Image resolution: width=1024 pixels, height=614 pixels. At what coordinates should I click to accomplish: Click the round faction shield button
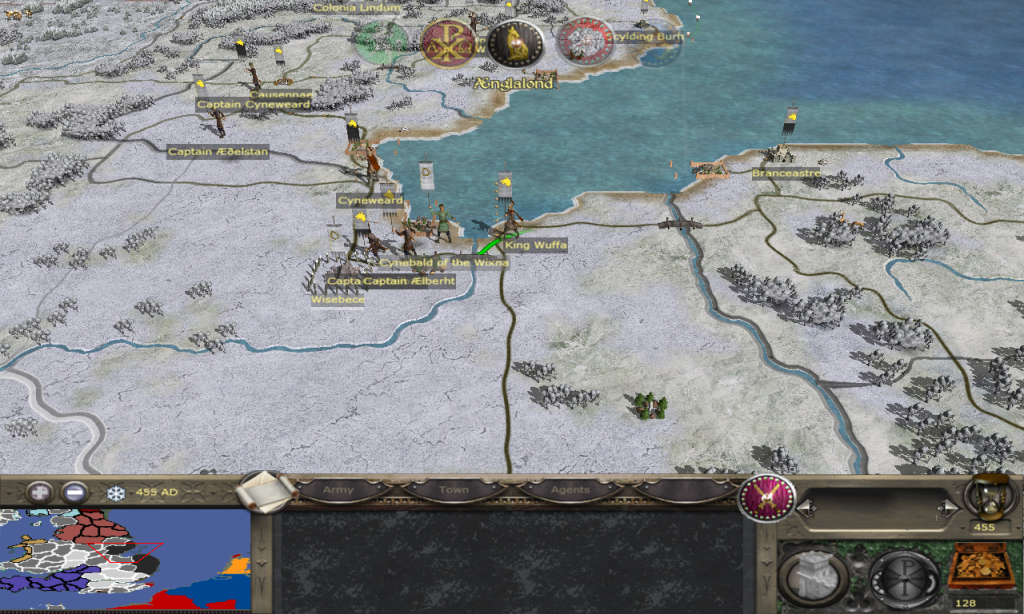[766, 497]
